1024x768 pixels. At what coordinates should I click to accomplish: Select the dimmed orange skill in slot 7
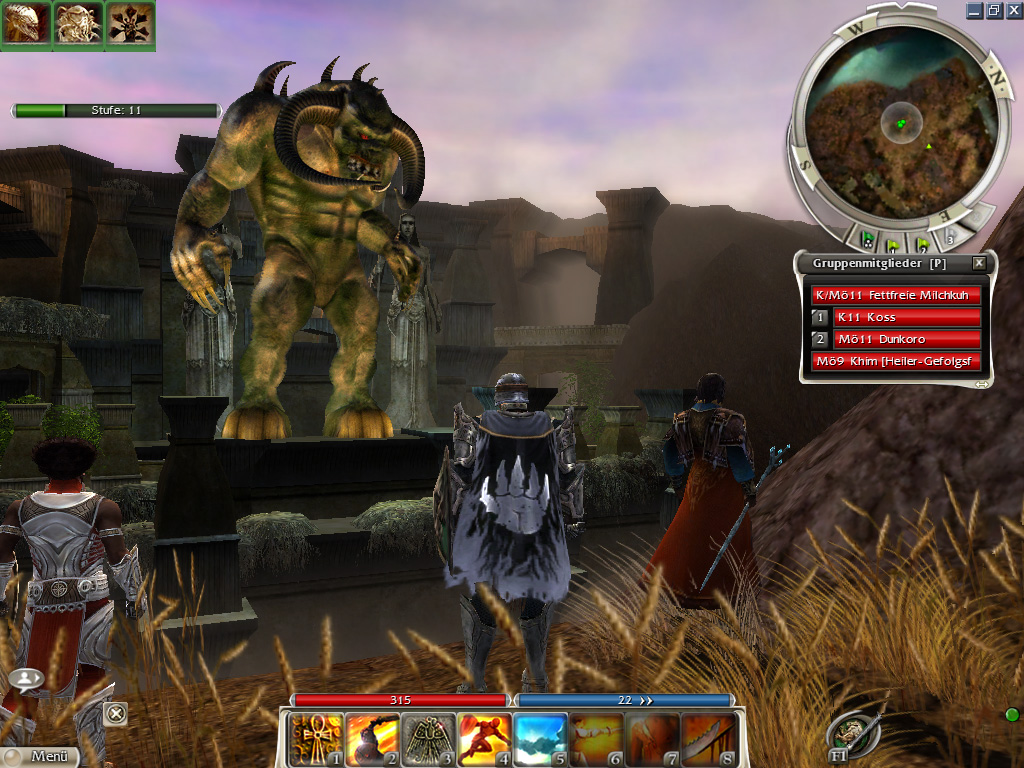tap(653, 739)
